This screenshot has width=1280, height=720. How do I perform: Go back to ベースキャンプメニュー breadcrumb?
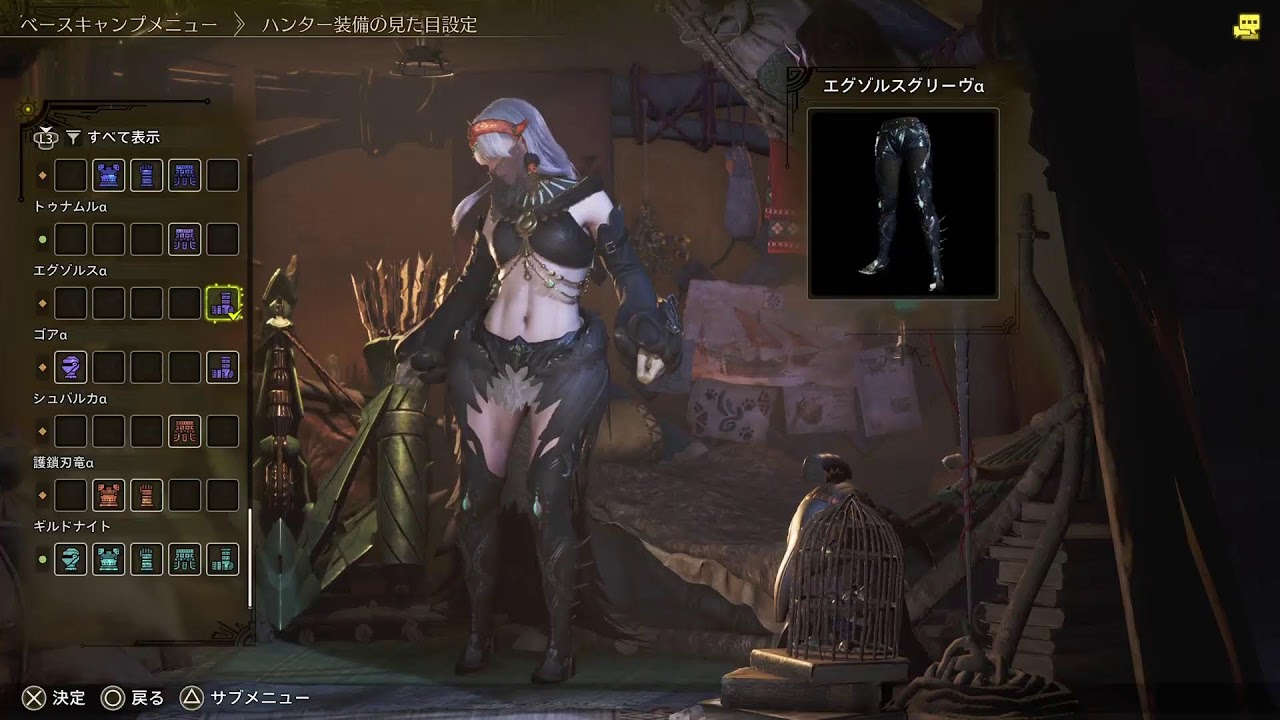119,24
